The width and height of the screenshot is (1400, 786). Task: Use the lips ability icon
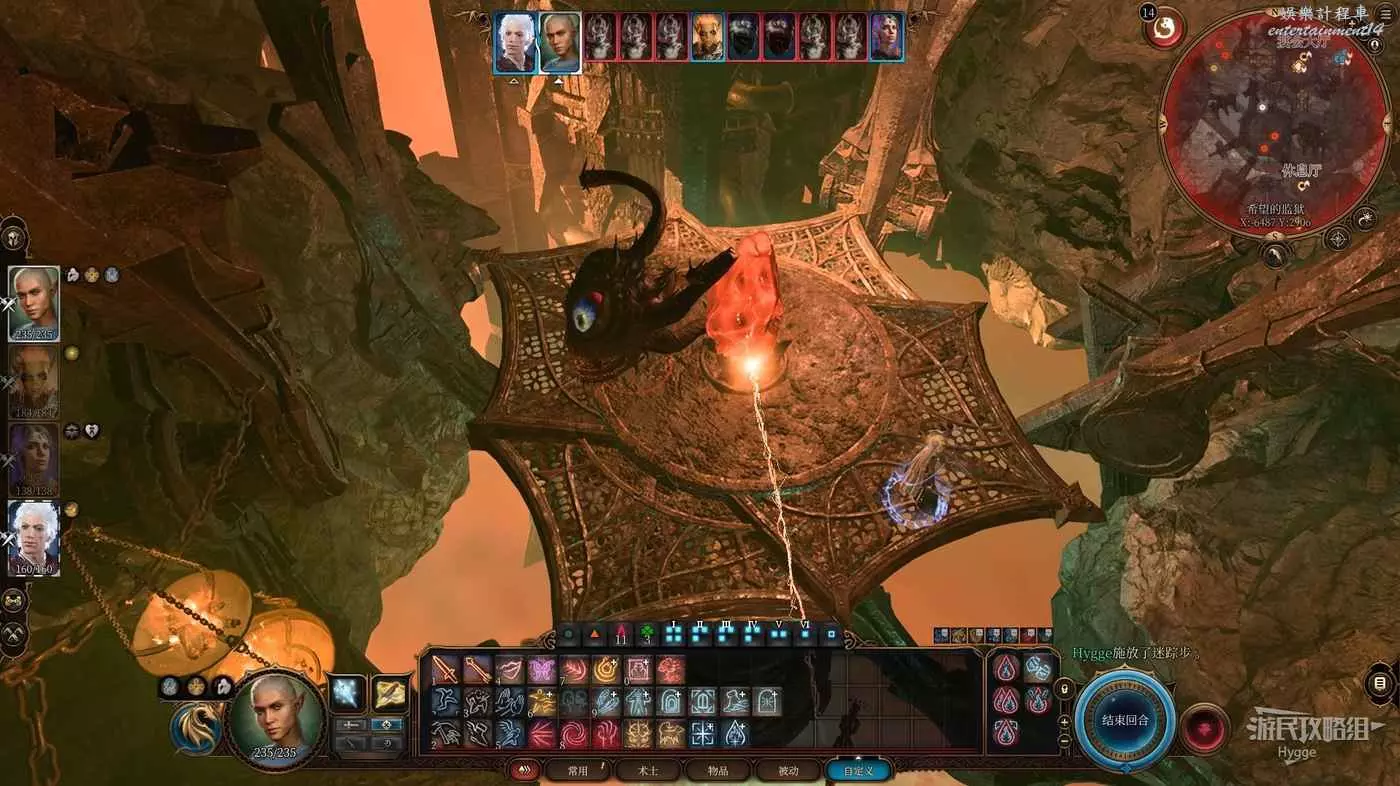[510, 669]
